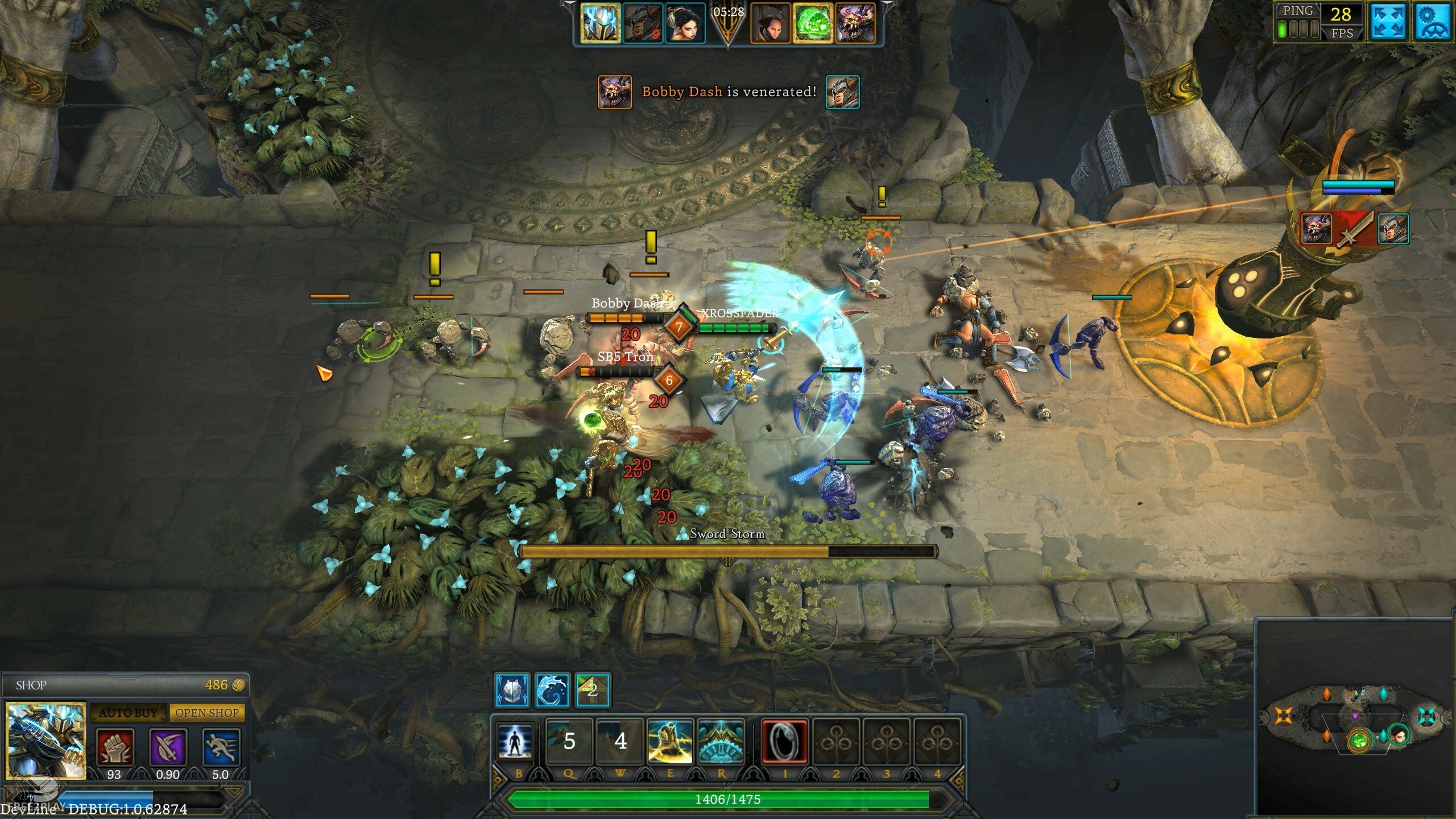This screenshot has width=1456, height=819.
Task: Activate the recall ability with glowing silhouette
Action: [x=516, y=741]
